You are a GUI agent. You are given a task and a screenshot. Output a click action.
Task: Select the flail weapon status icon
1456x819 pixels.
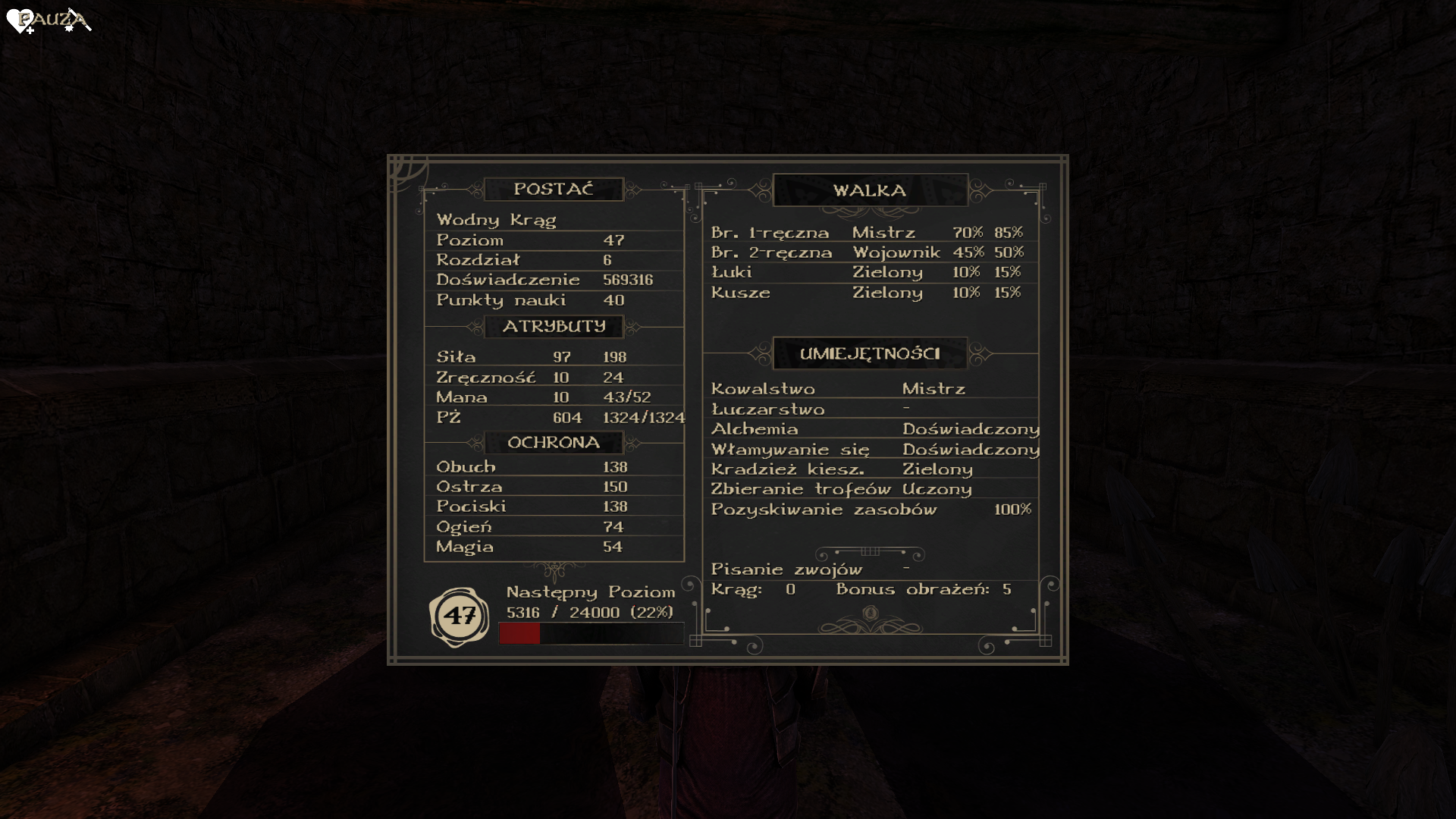pyautogui.click(x=77, y=20)
